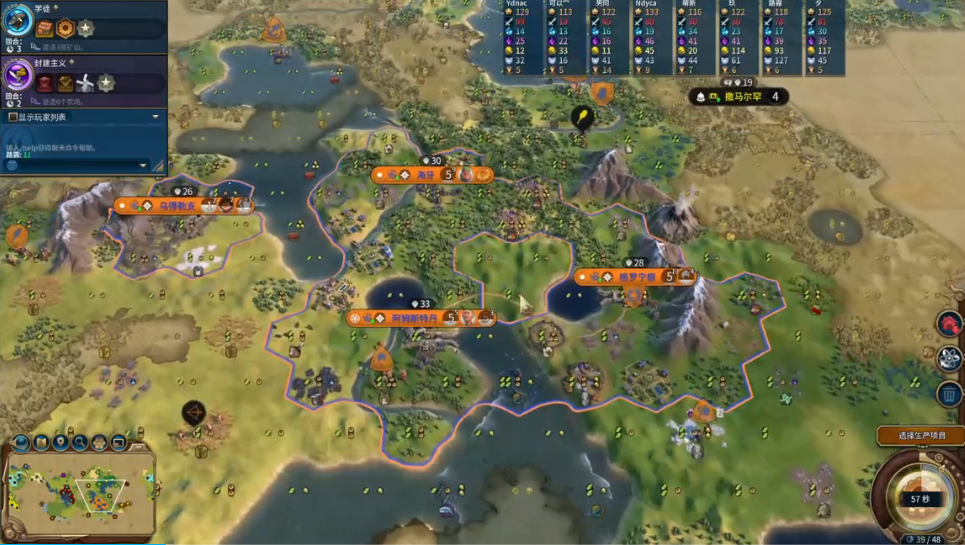Screen dimensions: 965x545
Task: Tick the show player list checkbox
Action: tap(12, 117)
